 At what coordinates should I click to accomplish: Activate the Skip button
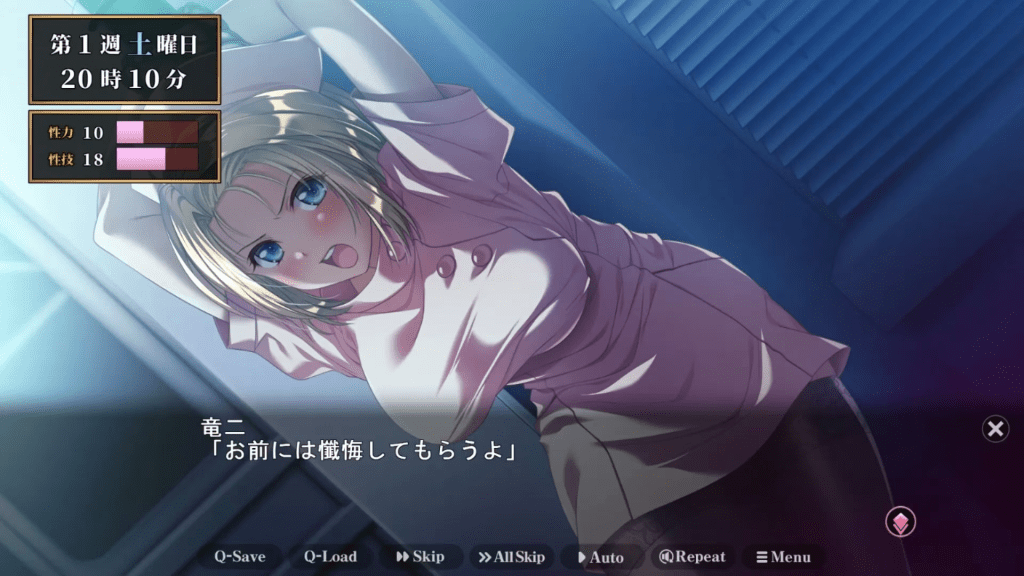pyautogui.click(x=420, y=557)
